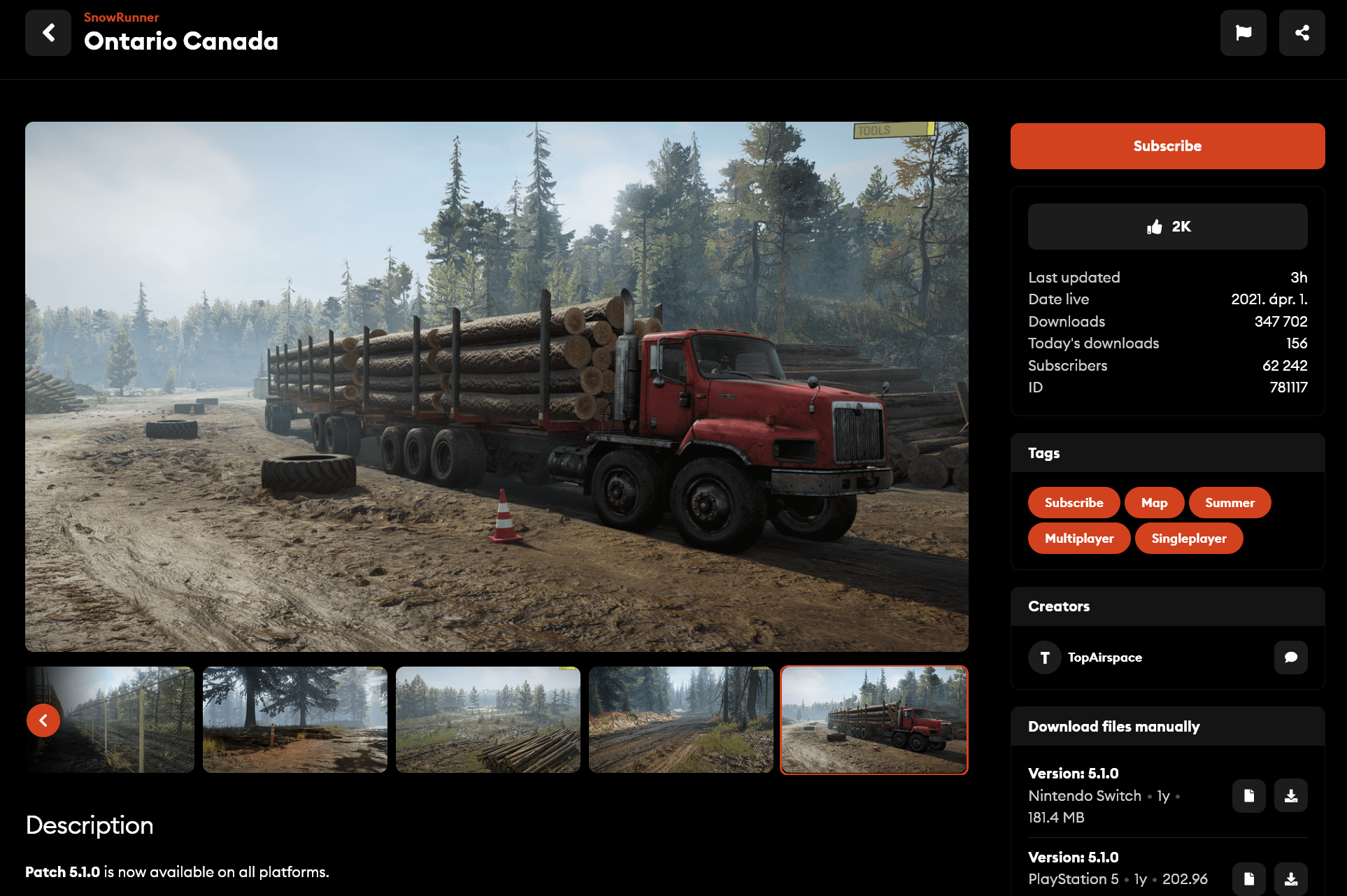1347x896 pixels.
Task: Message the creator via chat bubble icon
Action: pos(1290,657)
